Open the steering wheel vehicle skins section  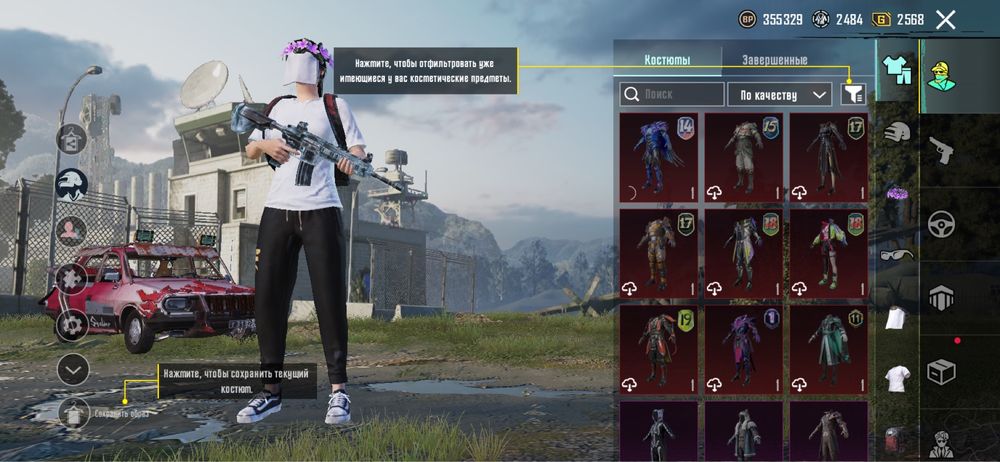click(x=941, y=223)
